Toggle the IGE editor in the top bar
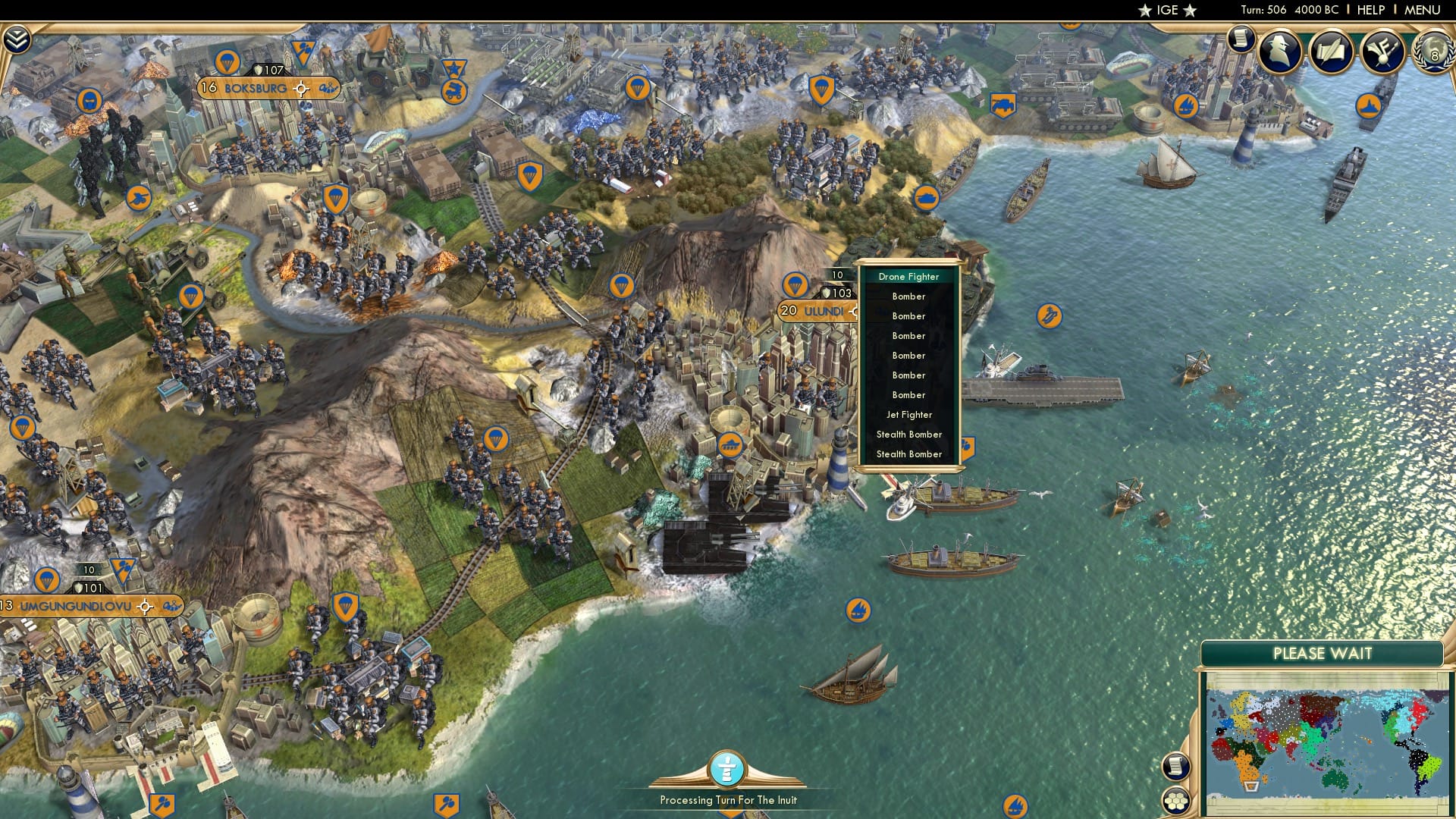1456x819 pixels. [1169, 10]
